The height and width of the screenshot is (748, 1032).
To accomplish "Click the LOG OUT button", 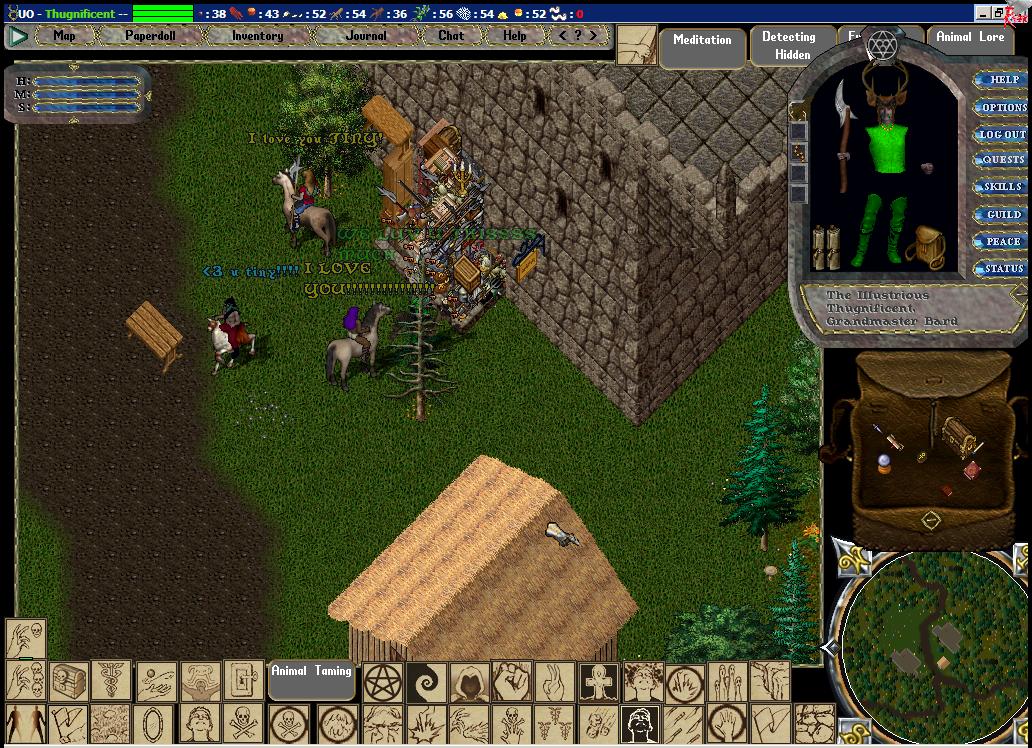I will pyautogui.click(x=1002, y=134).
